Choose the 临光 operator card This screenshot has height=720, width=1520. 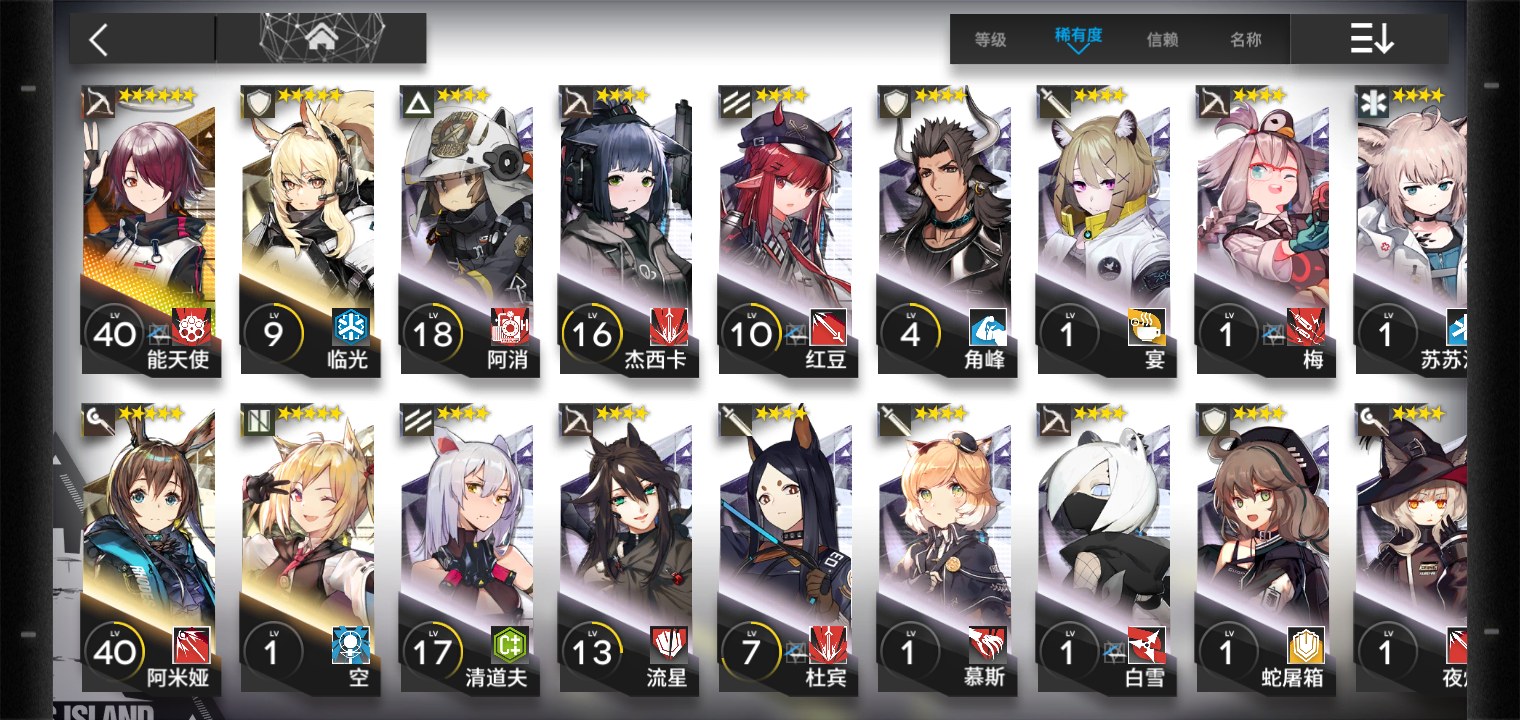308,230
